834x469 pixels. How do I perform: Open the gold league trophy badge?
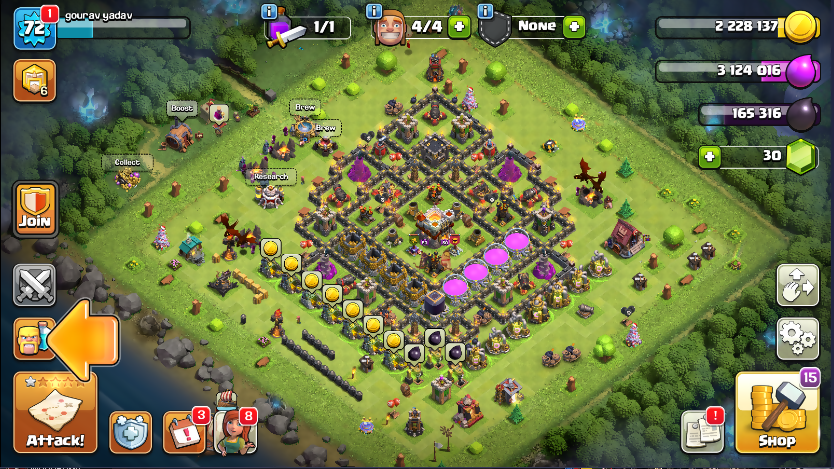pyautogui.click(x=34, y=81)
